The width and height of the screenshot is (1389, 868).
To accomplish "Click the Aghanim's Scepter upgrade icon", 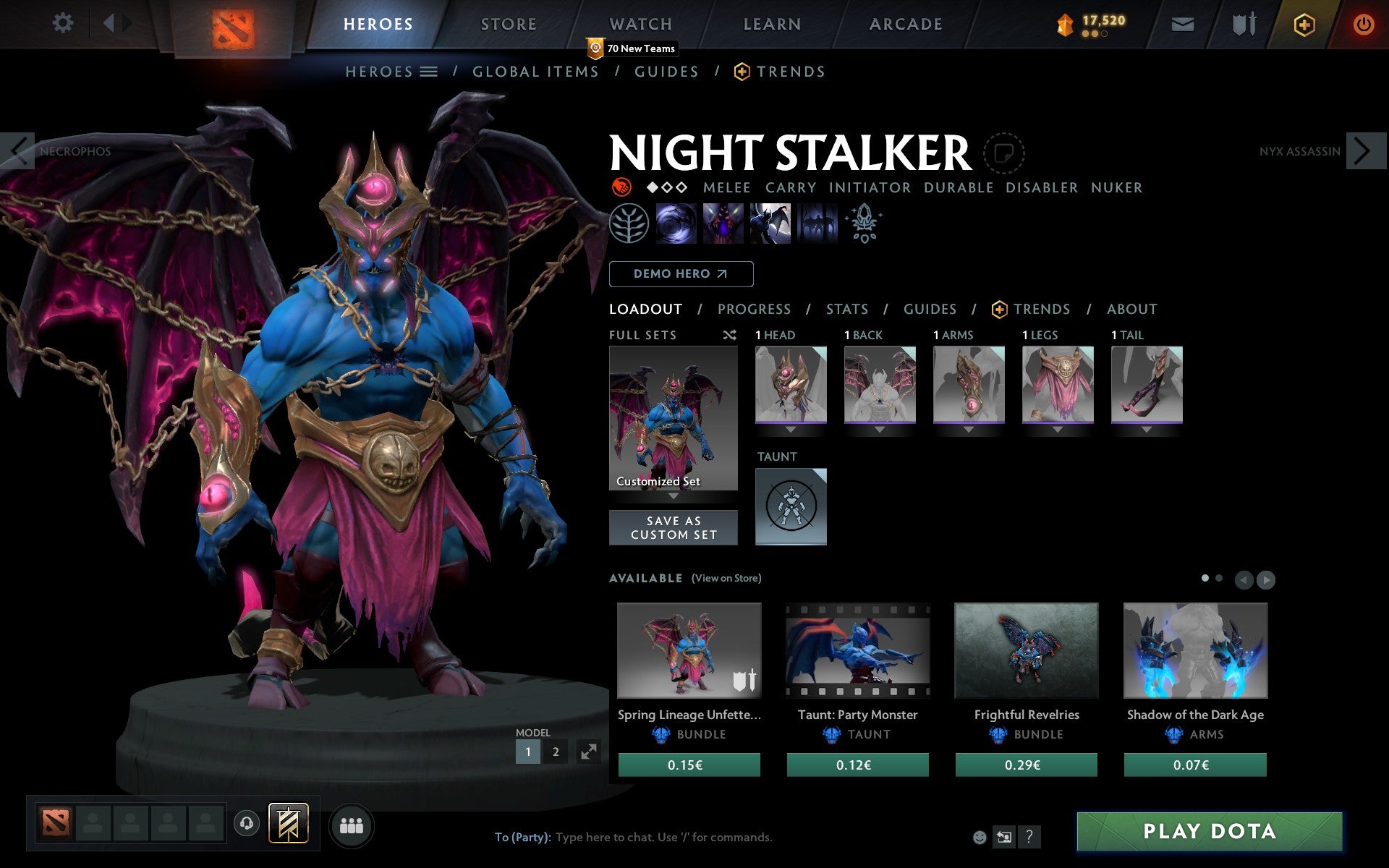I will coord(865,224).
